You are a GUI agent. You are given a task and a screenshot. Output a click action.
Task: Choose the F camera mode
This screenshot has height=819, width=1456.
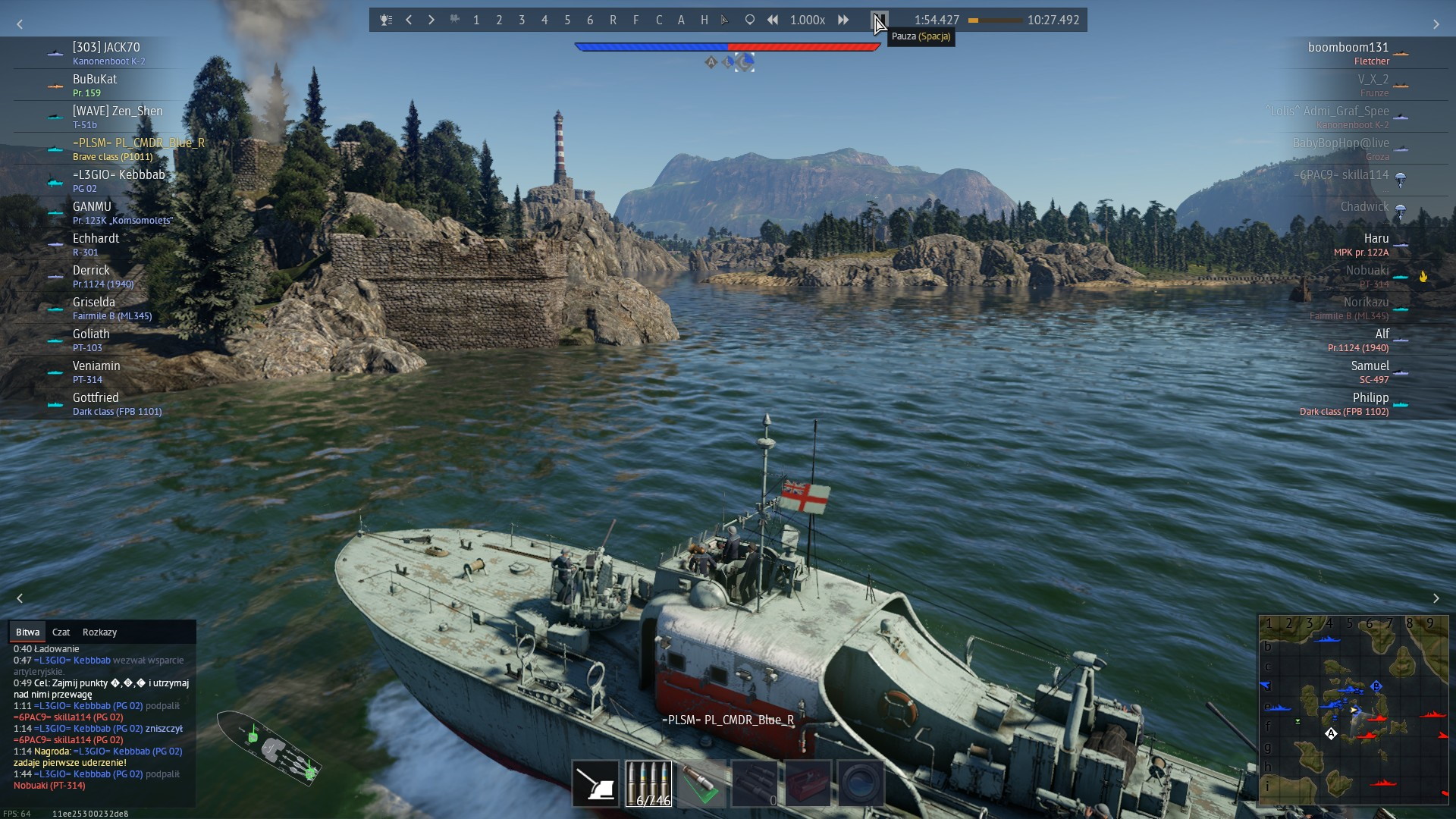(635, 20)
